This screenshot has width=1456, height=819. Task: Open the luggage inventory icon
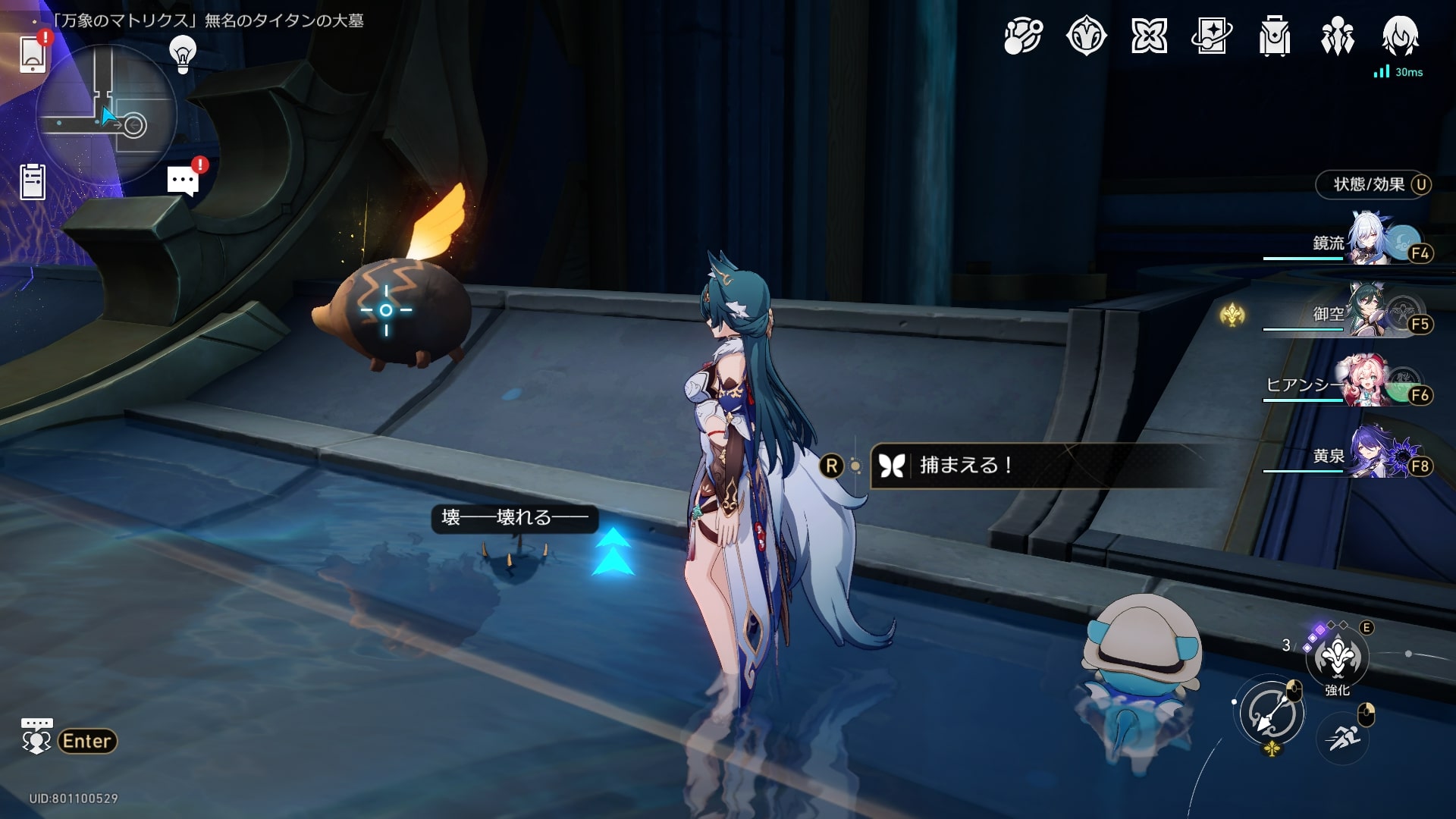click(x=1274, y=36)
